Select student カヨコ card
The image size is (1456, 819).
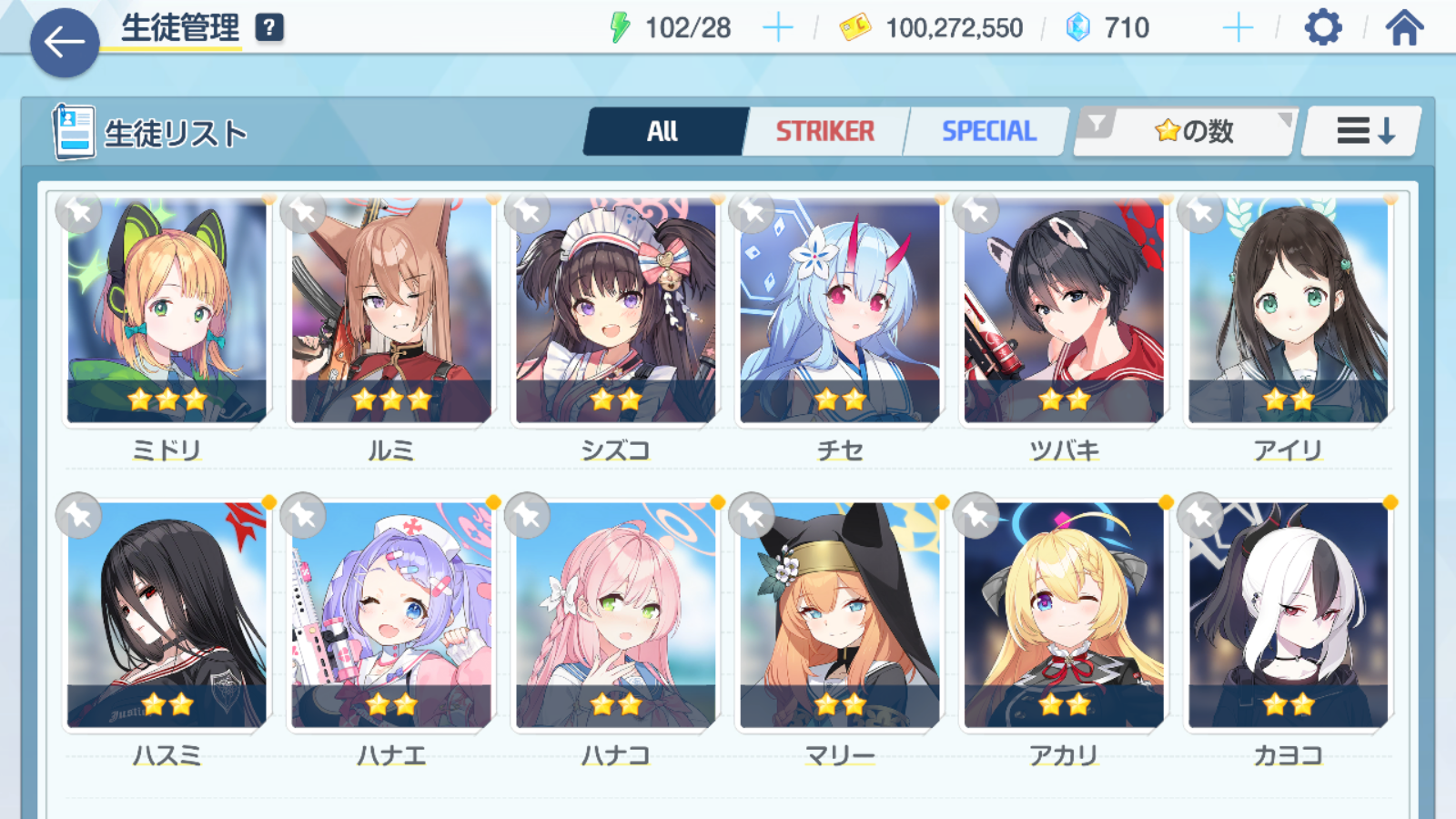point(1289,616)
